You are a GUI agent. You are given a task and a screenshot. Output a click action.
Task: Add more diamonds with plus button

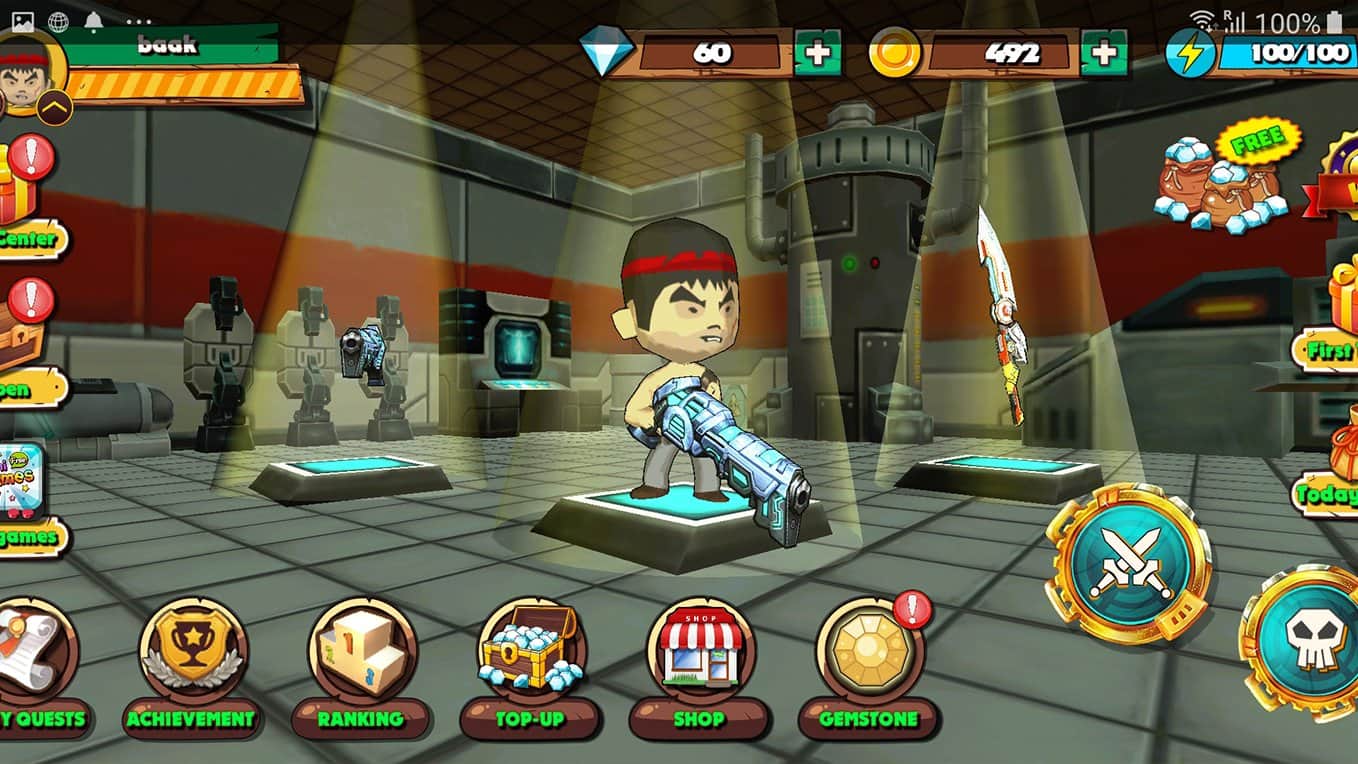[817, 53]
